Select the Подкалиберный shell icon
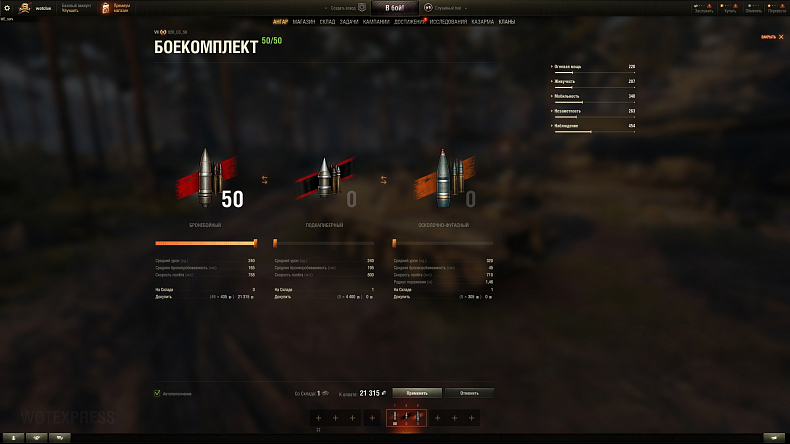The height and width of the screenshot is (444, 790). tap(323, 182)
